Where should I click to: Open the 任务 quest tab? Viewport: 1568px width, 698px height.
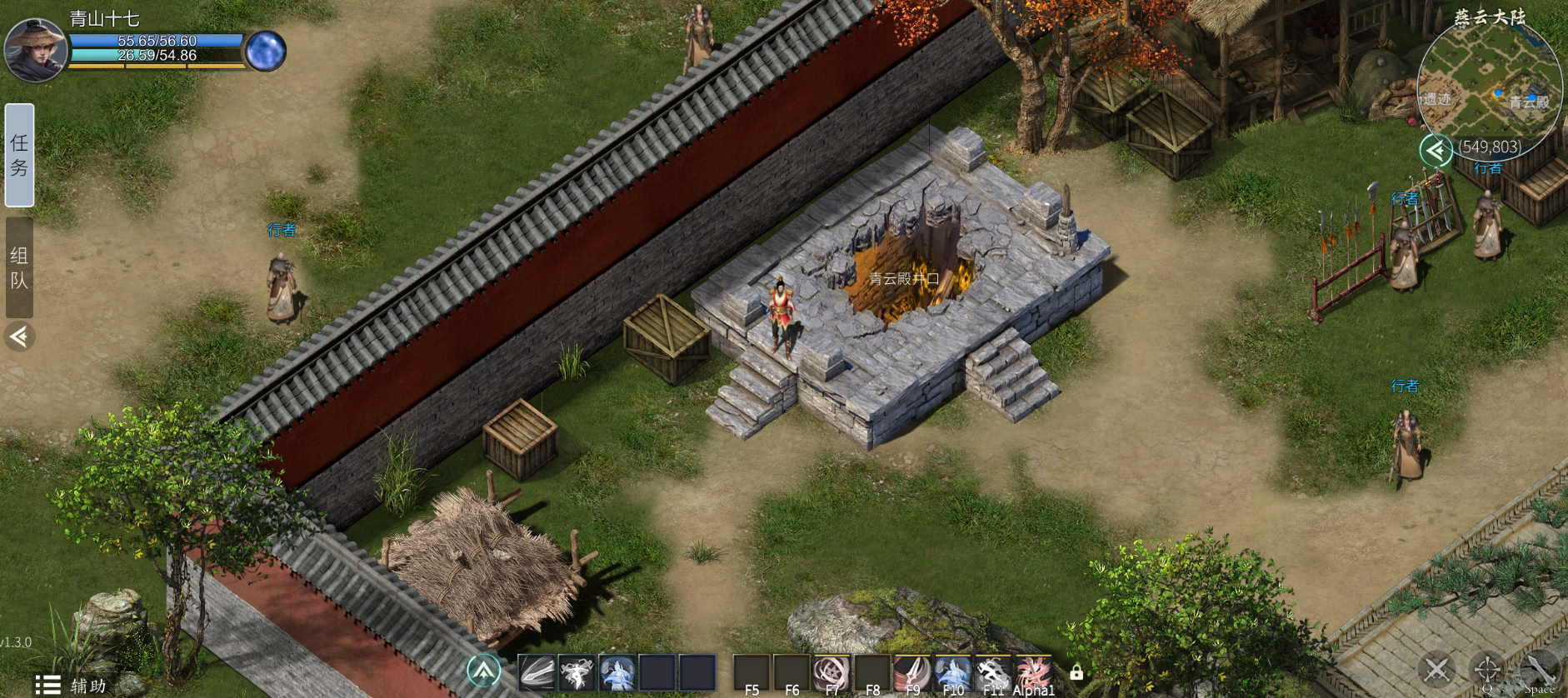[19, 155]
